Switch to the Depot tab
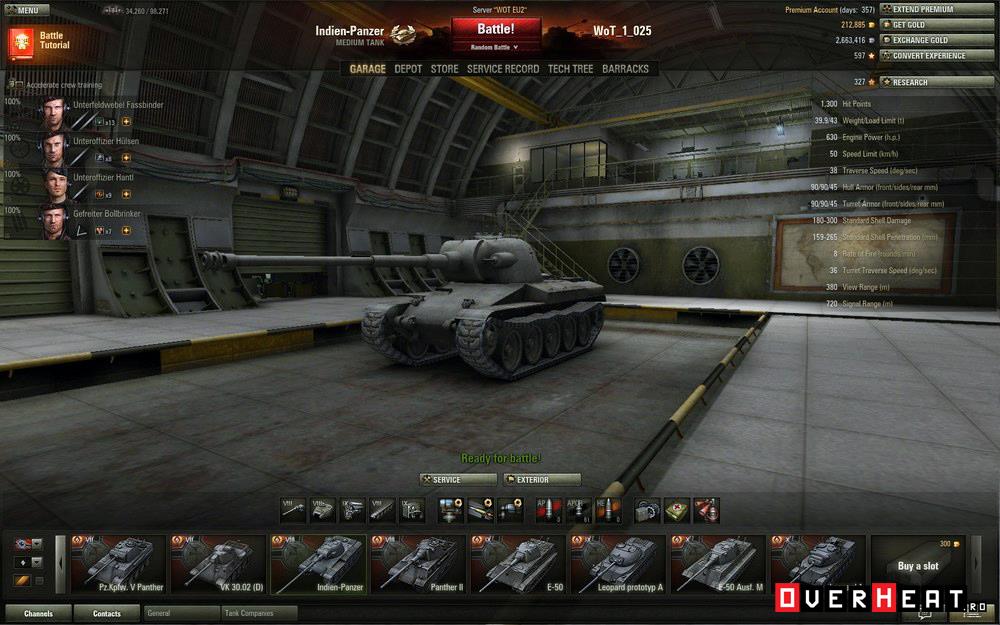 click(x=408, y=69)
